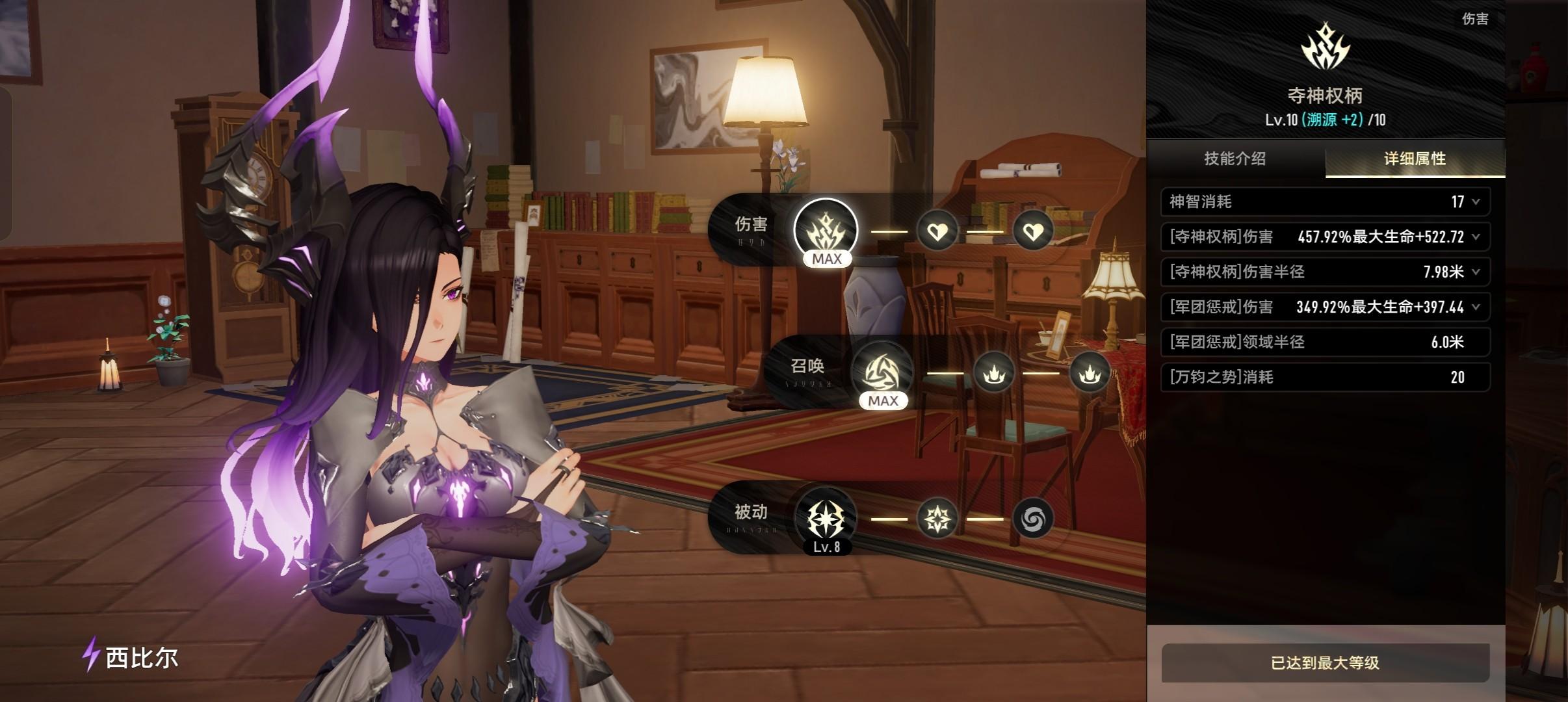Open the first heart node in 伤害 row
Screen dimensions: 1568x702
tap(937, 231)
